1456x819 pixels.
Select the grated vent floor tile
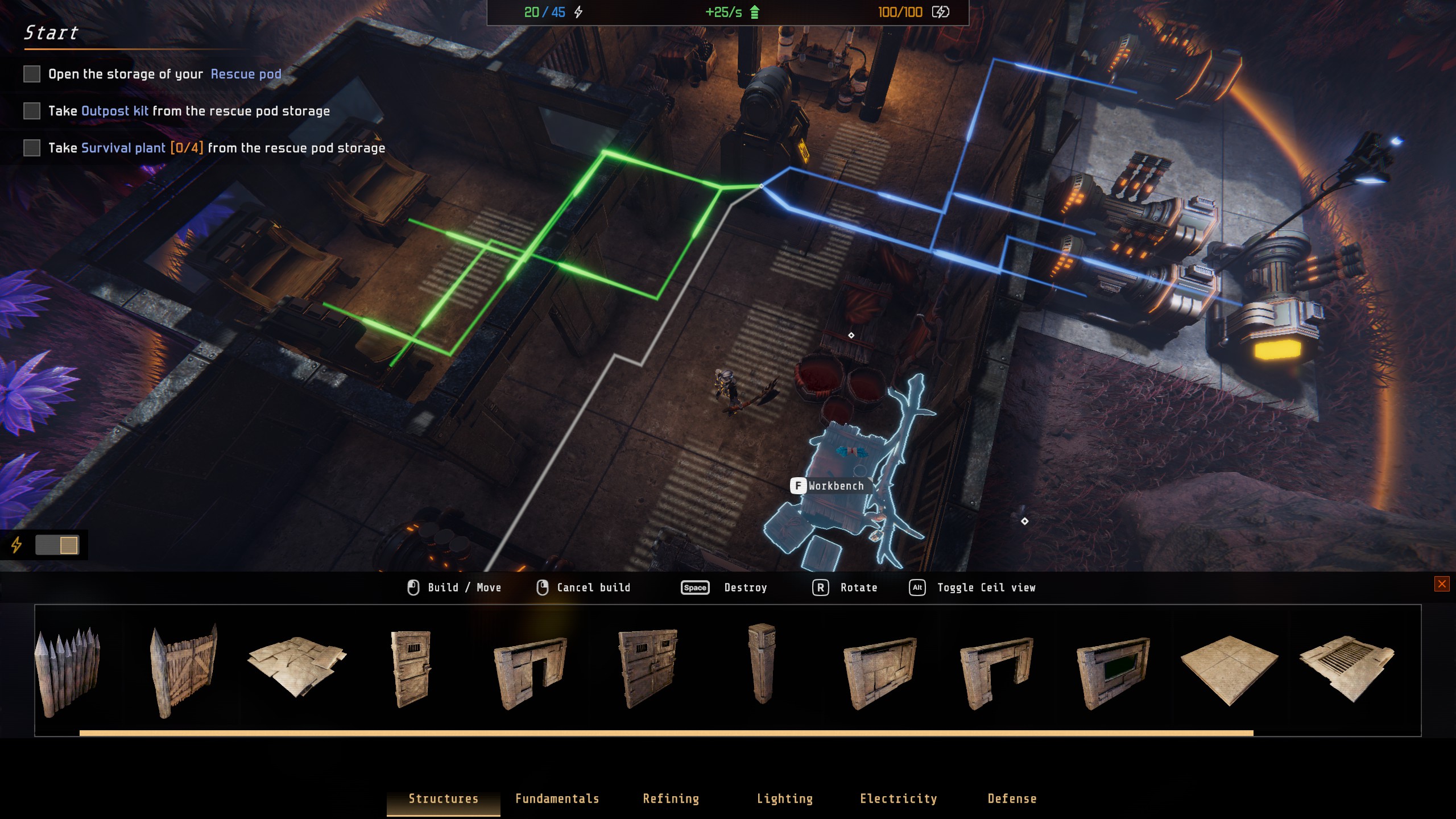[1346, 668]
